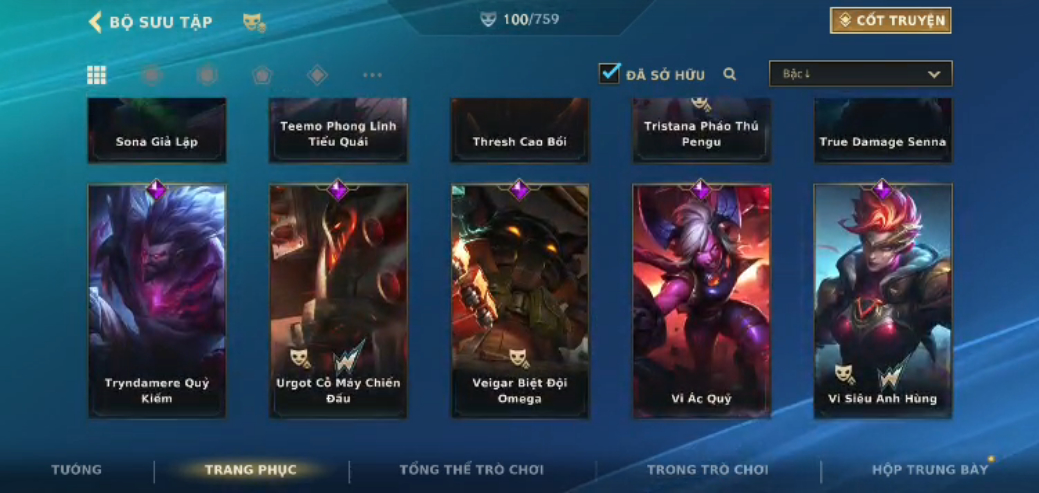Select the Sona Giả Lập skin card
Image resolution: width=1039 pixels, height=493 pixels.
[157, 131]
